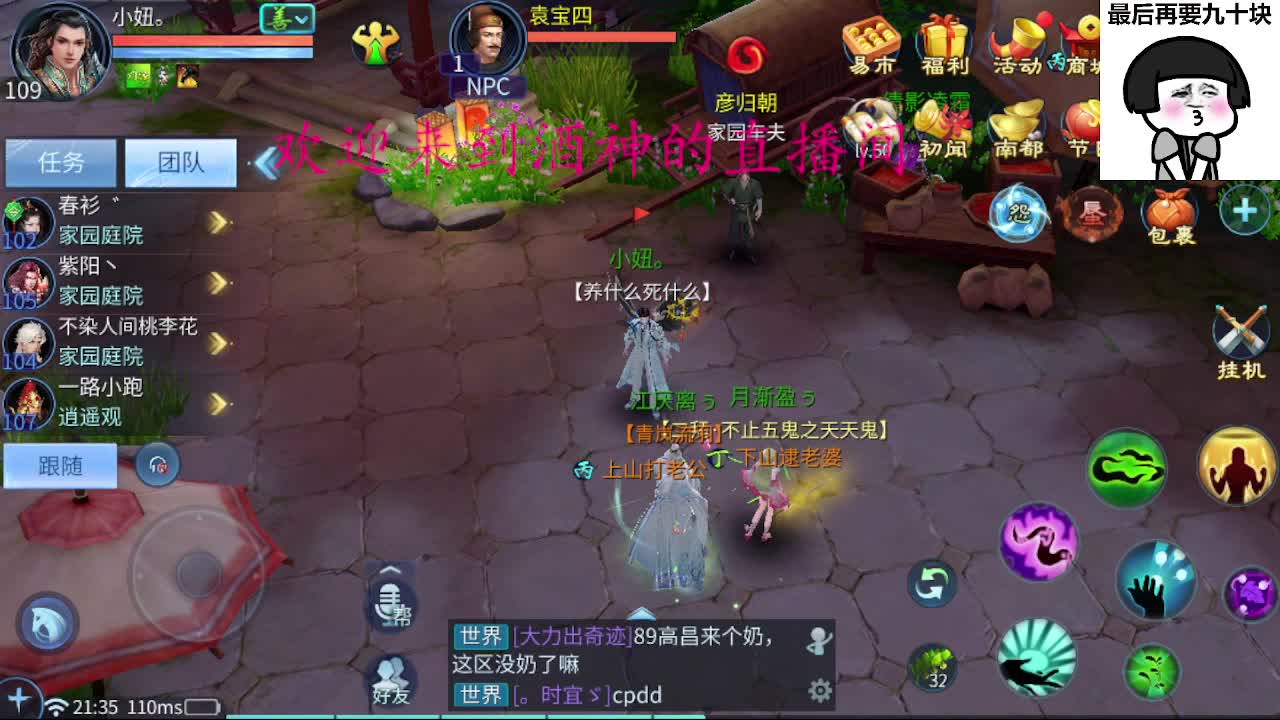This screenshot has width=1280, height=720.
Task: Open the chat settings gear
Action: click(x=820, y=688)
